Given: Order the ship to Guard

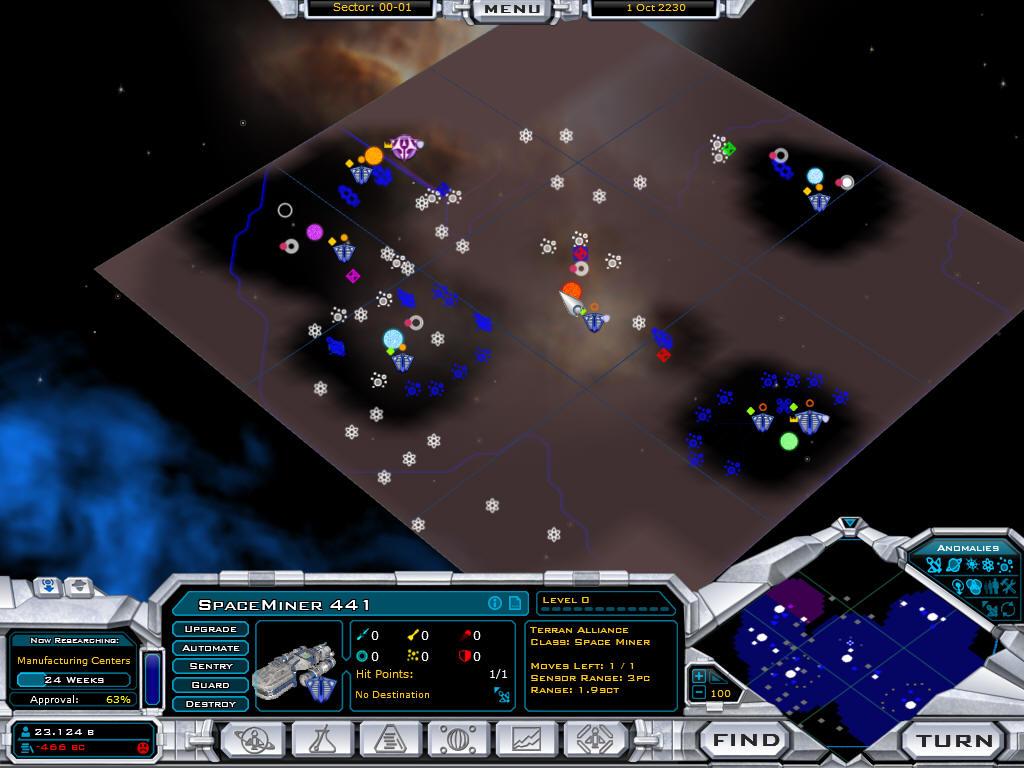Looking at the screenshot, I should click(x=210, y=685).
